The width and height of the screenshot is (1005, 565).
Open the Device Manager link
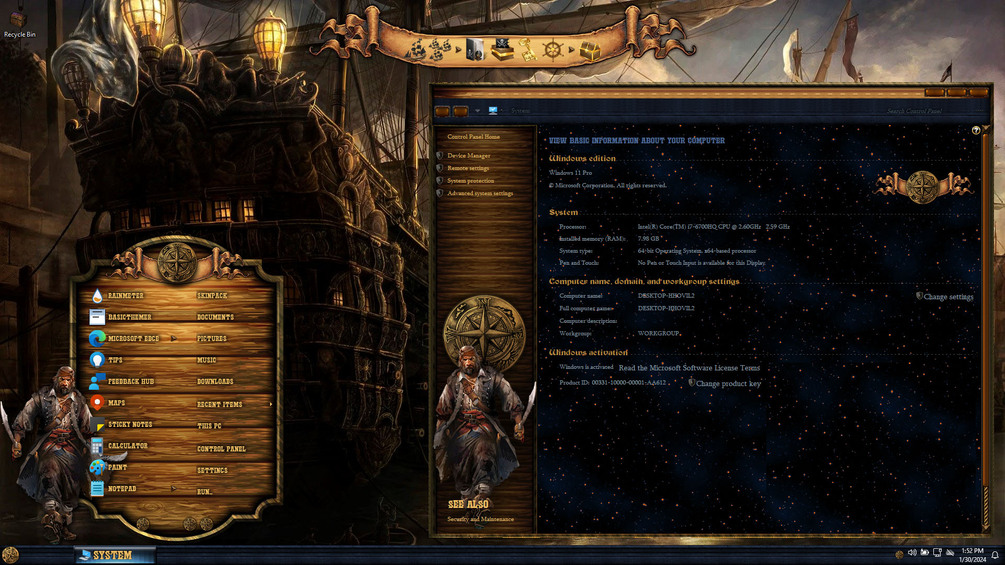coord(468,156)
